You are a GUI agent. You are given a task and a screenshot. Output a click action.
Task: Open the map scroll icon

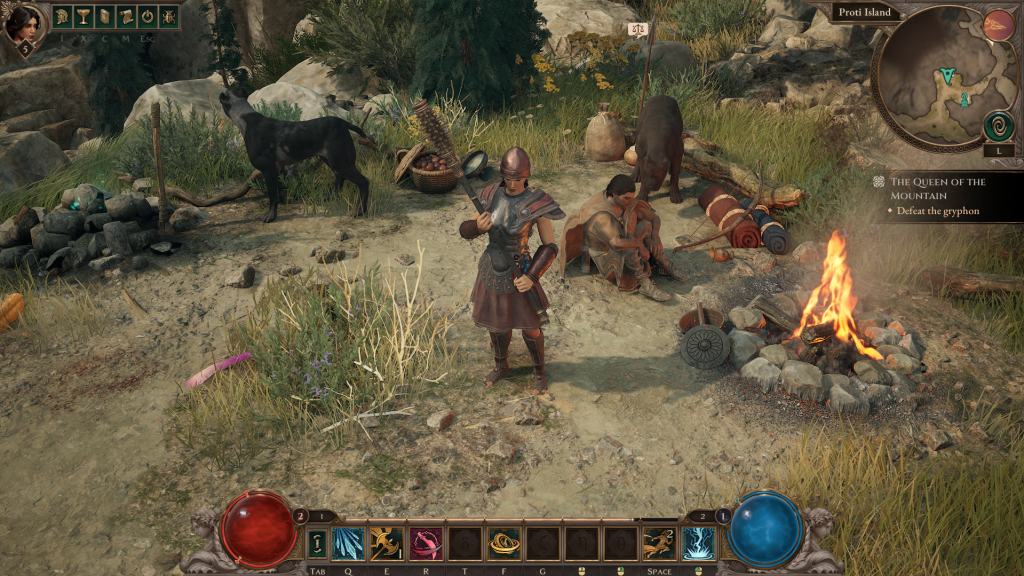point(126,17)
